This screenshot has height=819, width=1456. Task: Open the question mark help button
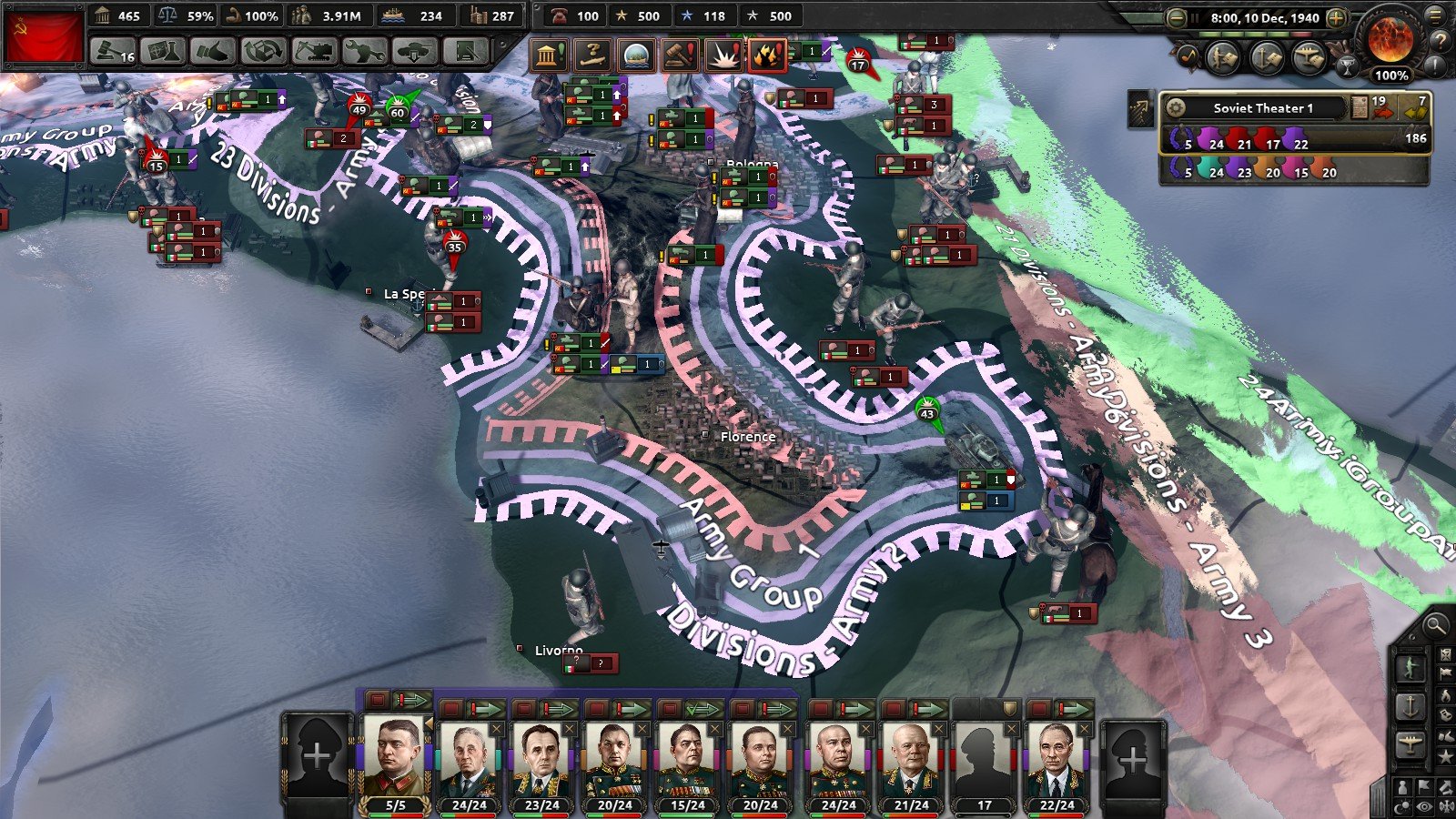[1440, 40]
